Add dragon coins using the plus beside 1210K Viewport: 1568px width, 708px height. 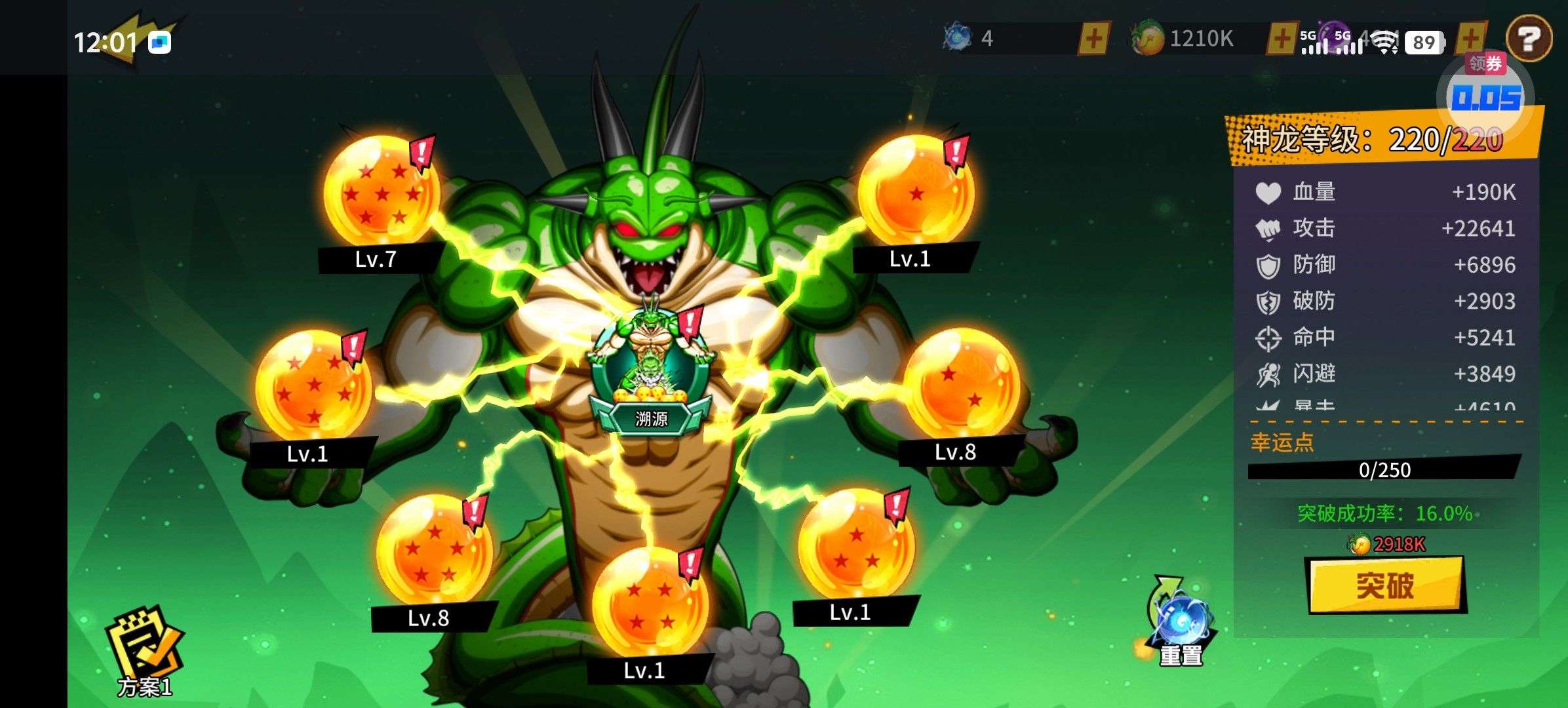[1282, 39]
